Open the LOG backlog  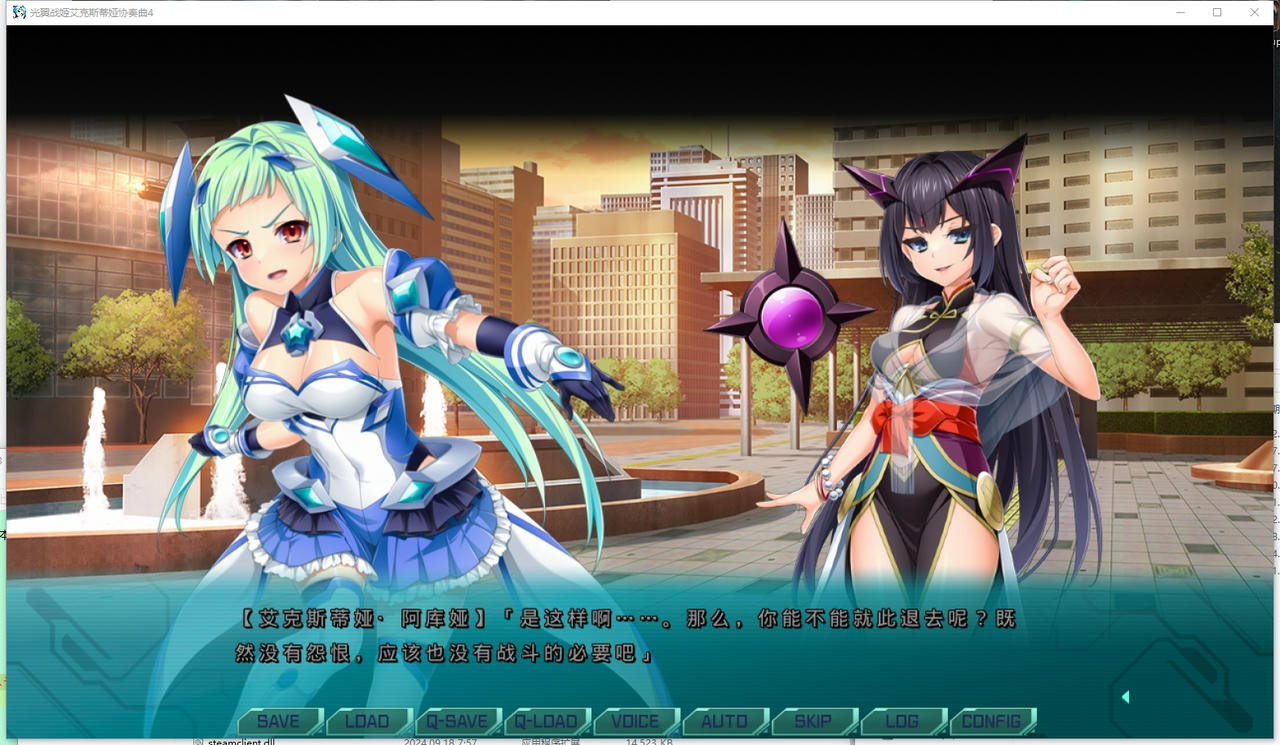click(x=902, y=720)
